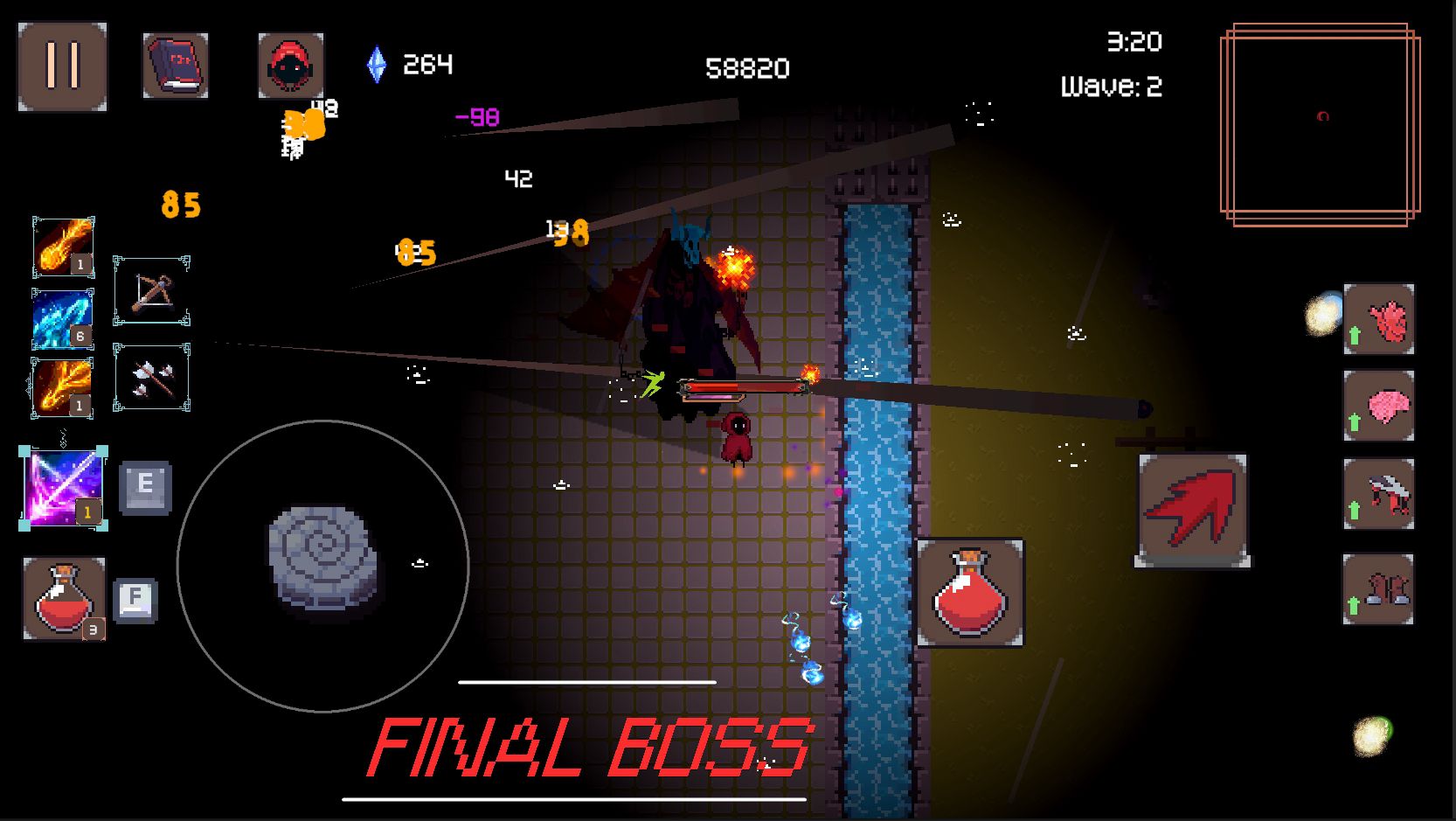Viewport: 1456px width, 821px height.
Task: Select the flame arrow skill icon
Action: pyautogui.click(x=62, y=386)
